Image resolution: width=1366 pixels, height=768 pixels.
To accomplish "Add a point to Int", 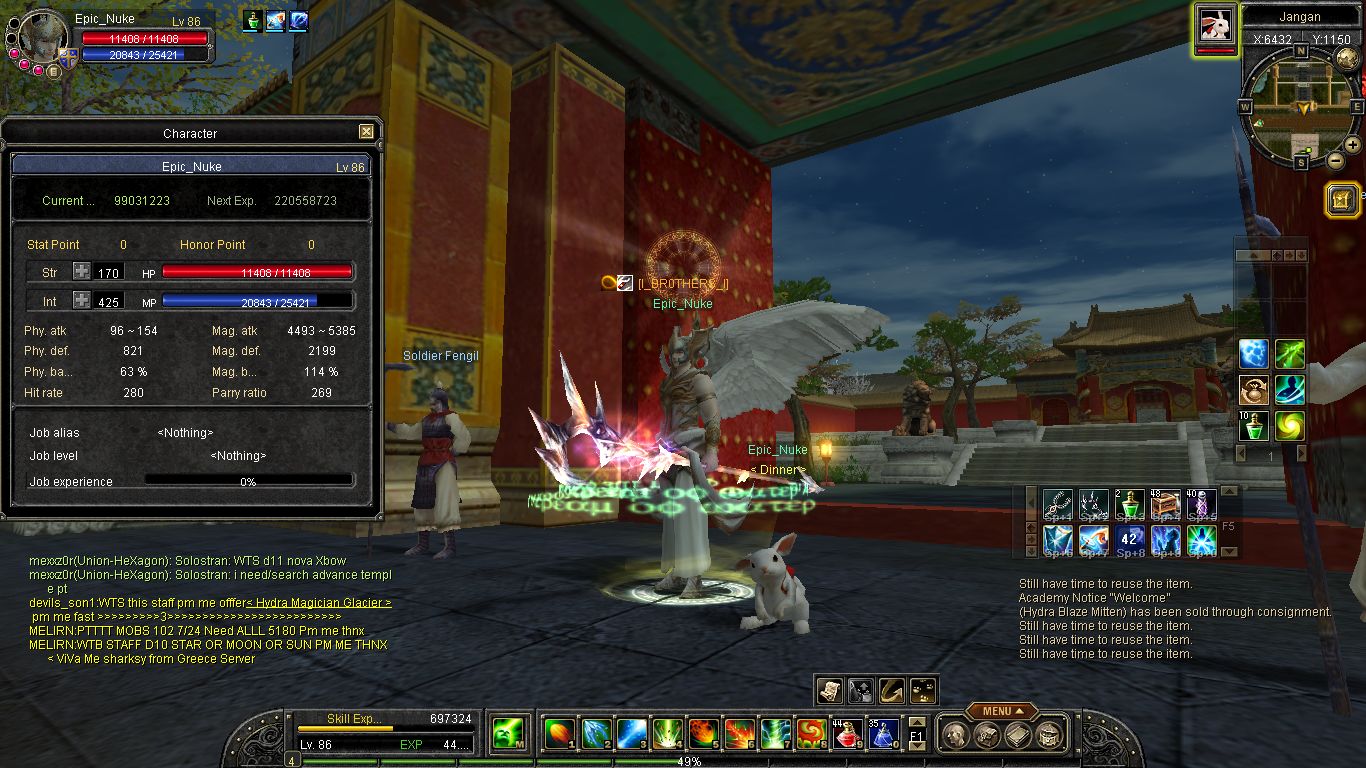I will point(82,301).
